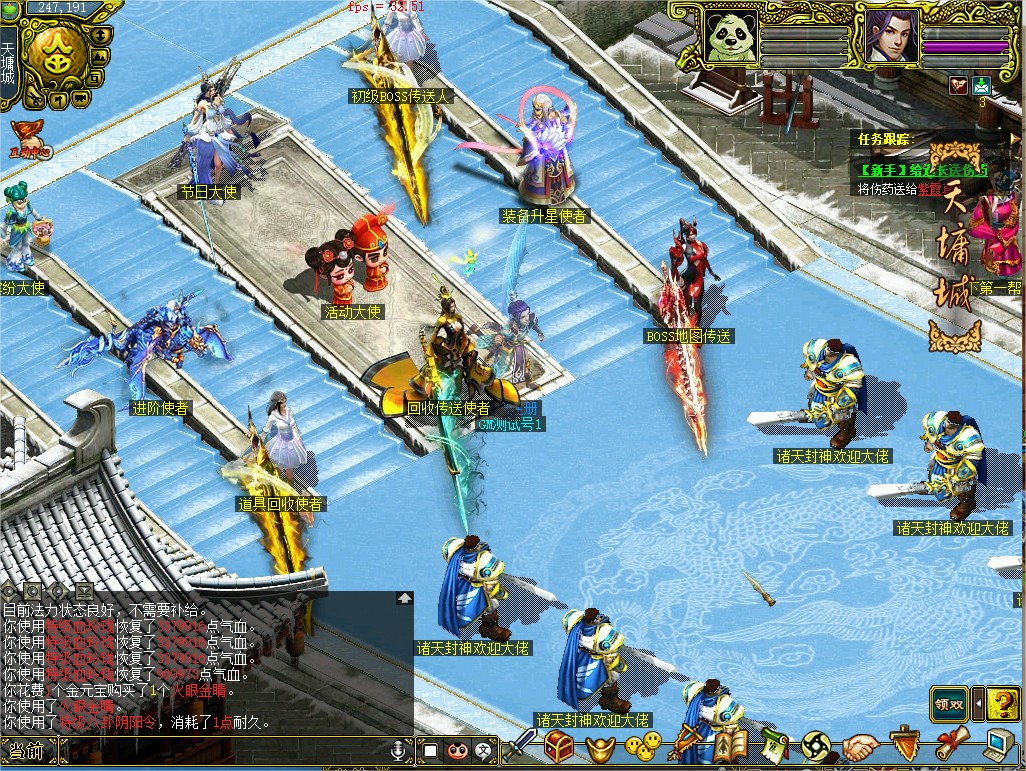Click the round golden minimap emblem
This screenshot has height=771, width=1026.
click(x=57, y=54)
